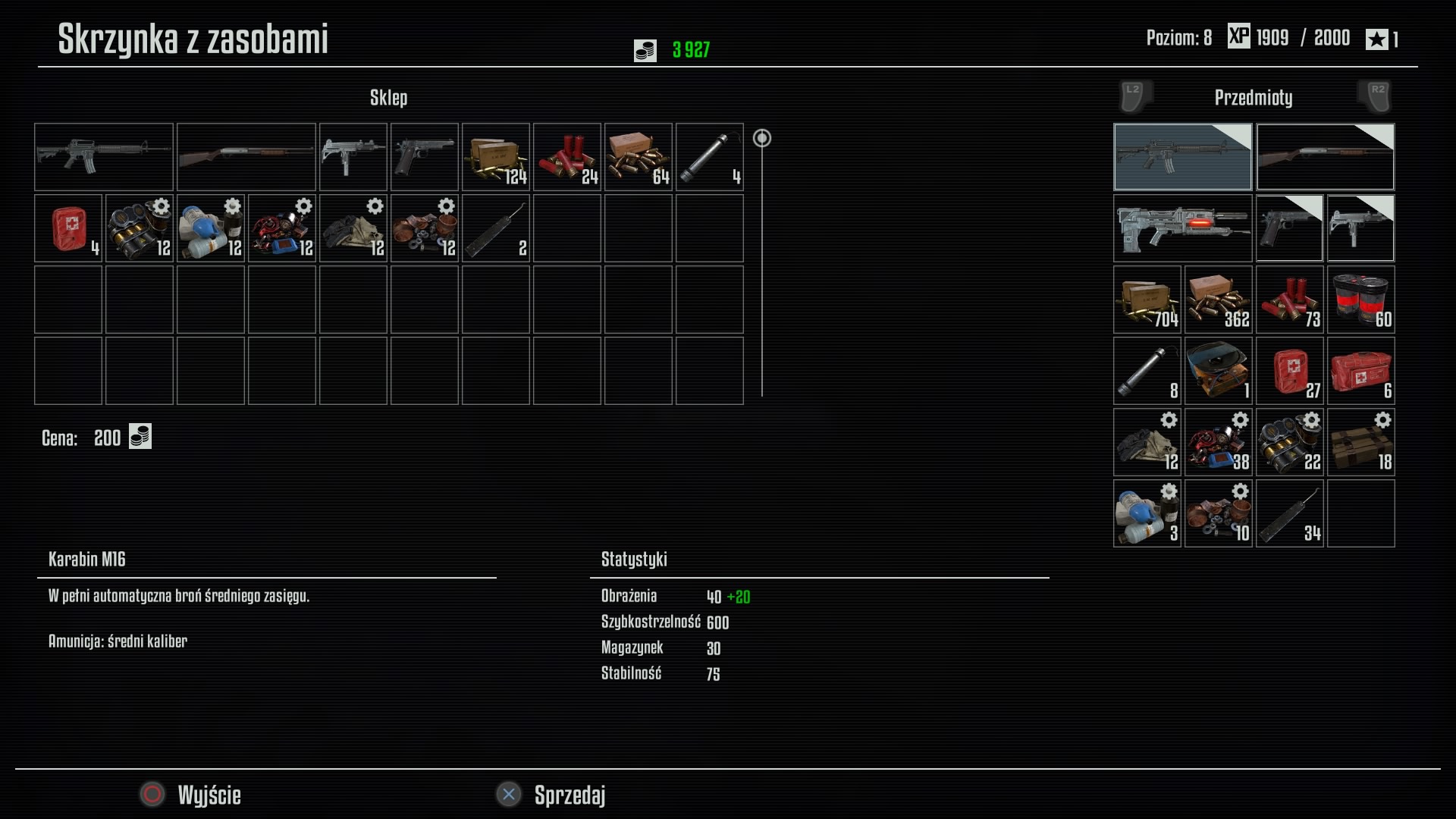Screen dimensions: 1456x819
Task: Choose the pump shotgun in the Sklep grid
Action: tap(246, 157)
